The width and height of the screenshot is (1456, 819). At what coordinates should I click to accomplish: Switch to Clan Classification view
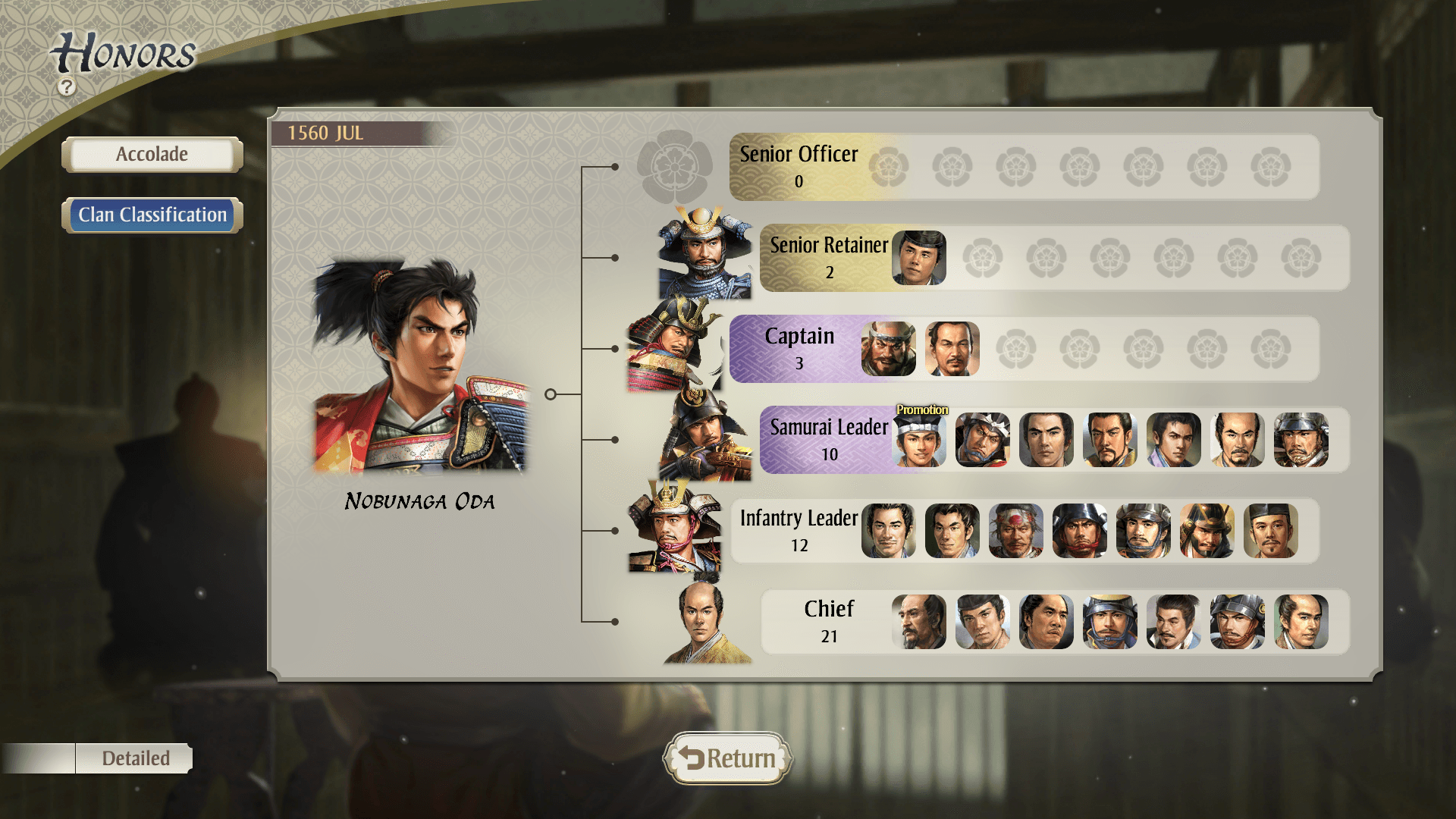152,215
